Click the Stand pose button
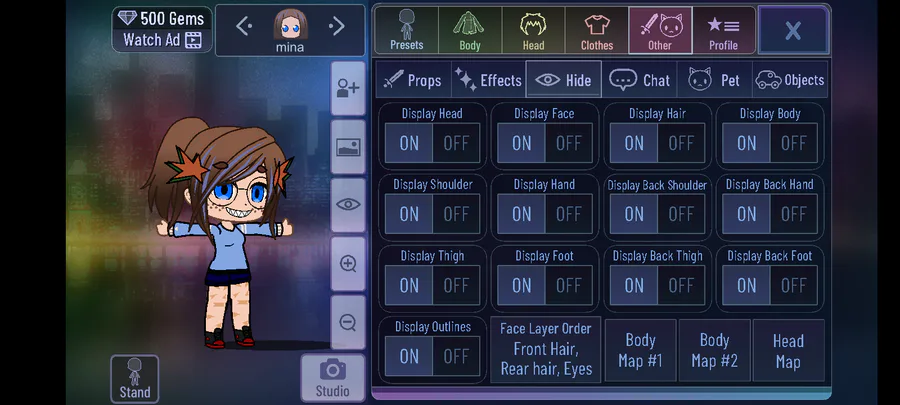This screenshot has height=405, width=900. click(x=135, y=379)
